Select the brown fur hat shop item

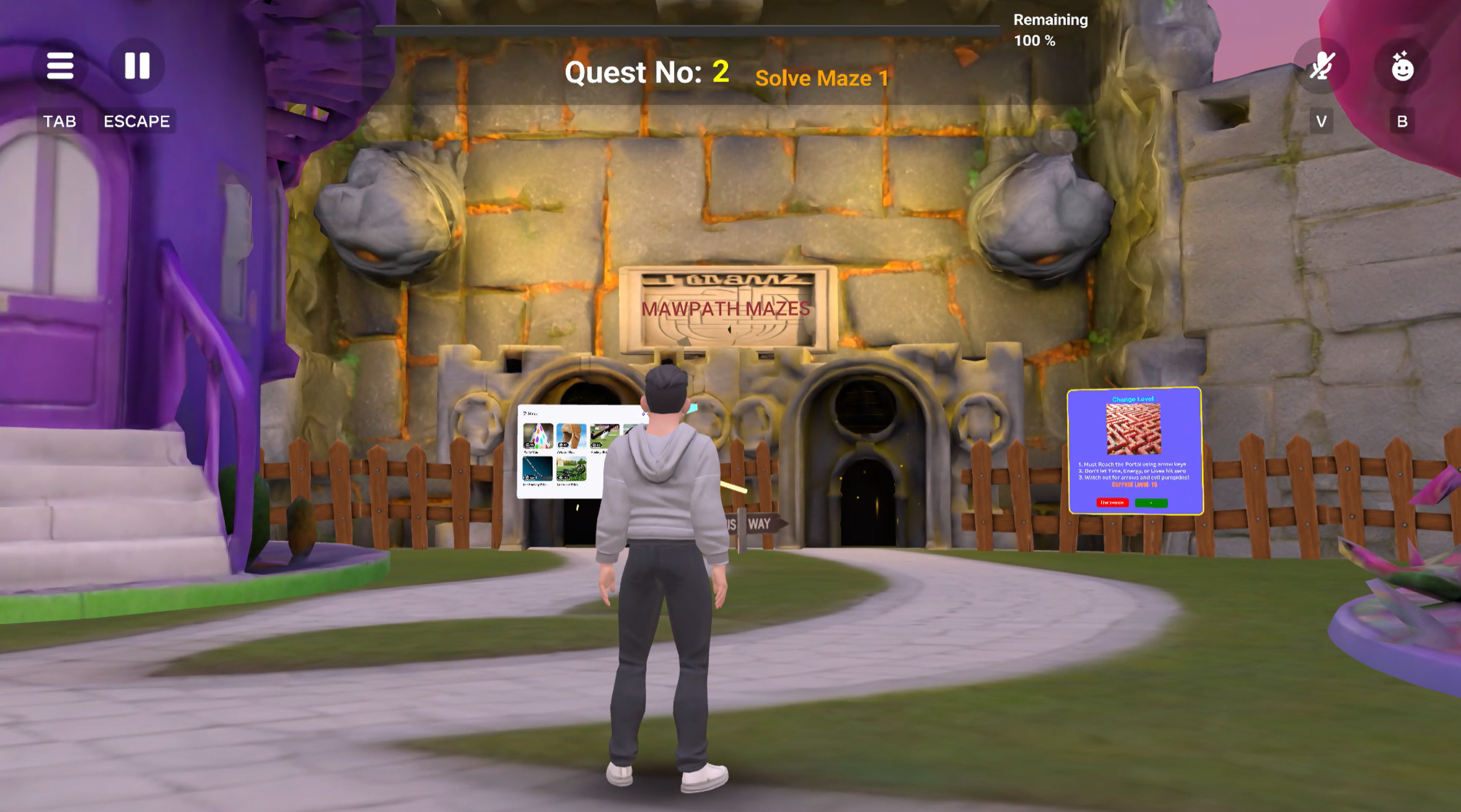(571, 436)
